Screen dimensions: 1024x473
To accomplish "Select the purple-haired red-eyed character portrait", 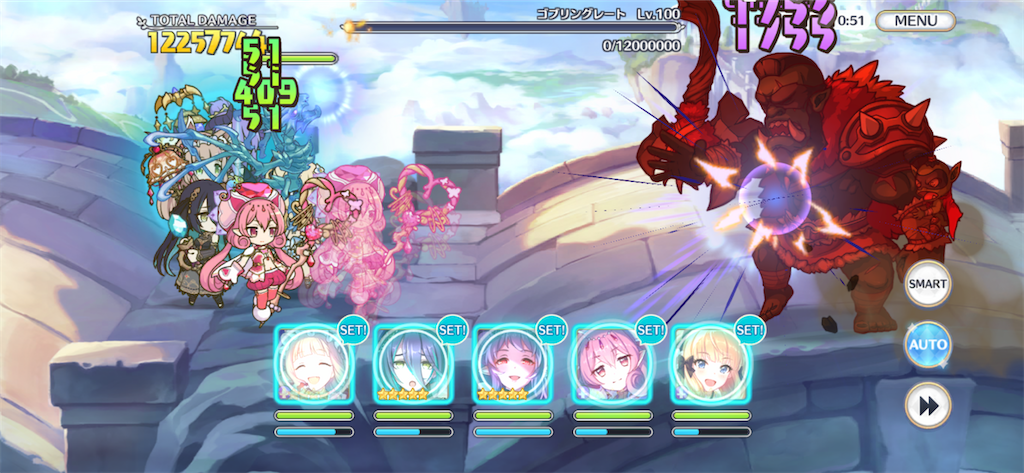I will click(x=512, y=364).
